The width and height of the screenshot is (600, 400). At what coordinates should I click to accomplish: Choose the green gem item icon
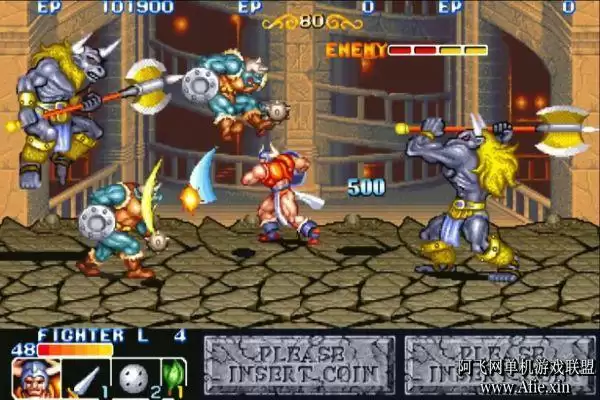click(x=174, y=379)
